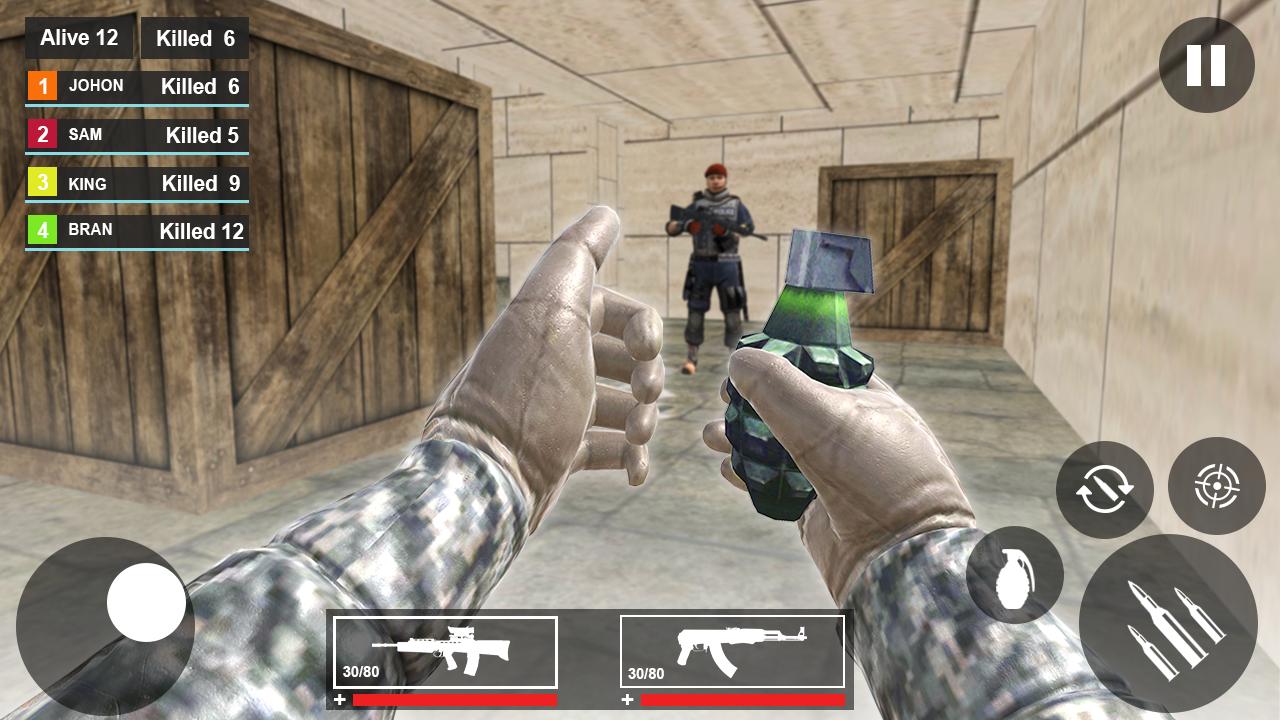Select JOHON in the scoreboard
This screenshot has height=720, width=1280.
tap(96, 86)
